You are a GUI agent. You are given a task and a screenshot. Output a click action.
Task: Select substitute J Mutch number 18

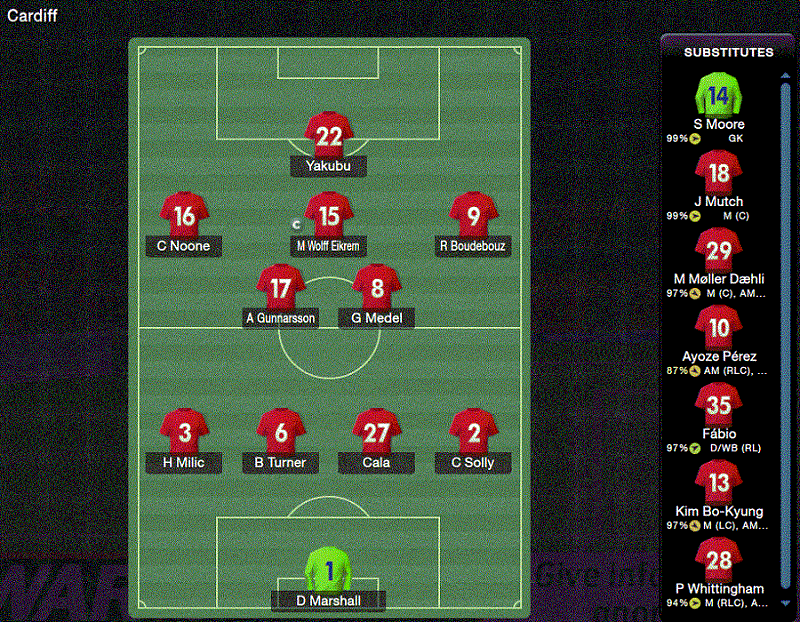coord(718,174)
